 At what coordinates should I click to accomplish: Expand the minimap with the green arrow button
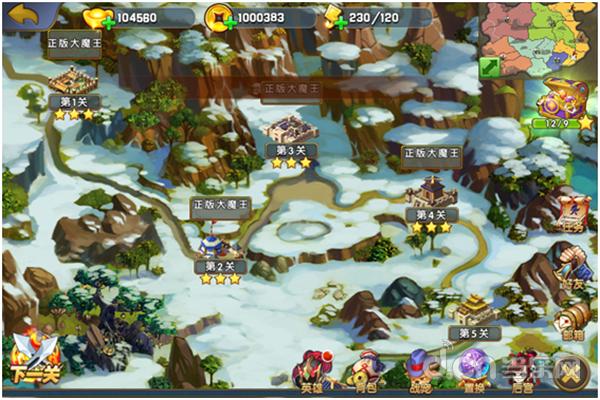pos(489,67)
